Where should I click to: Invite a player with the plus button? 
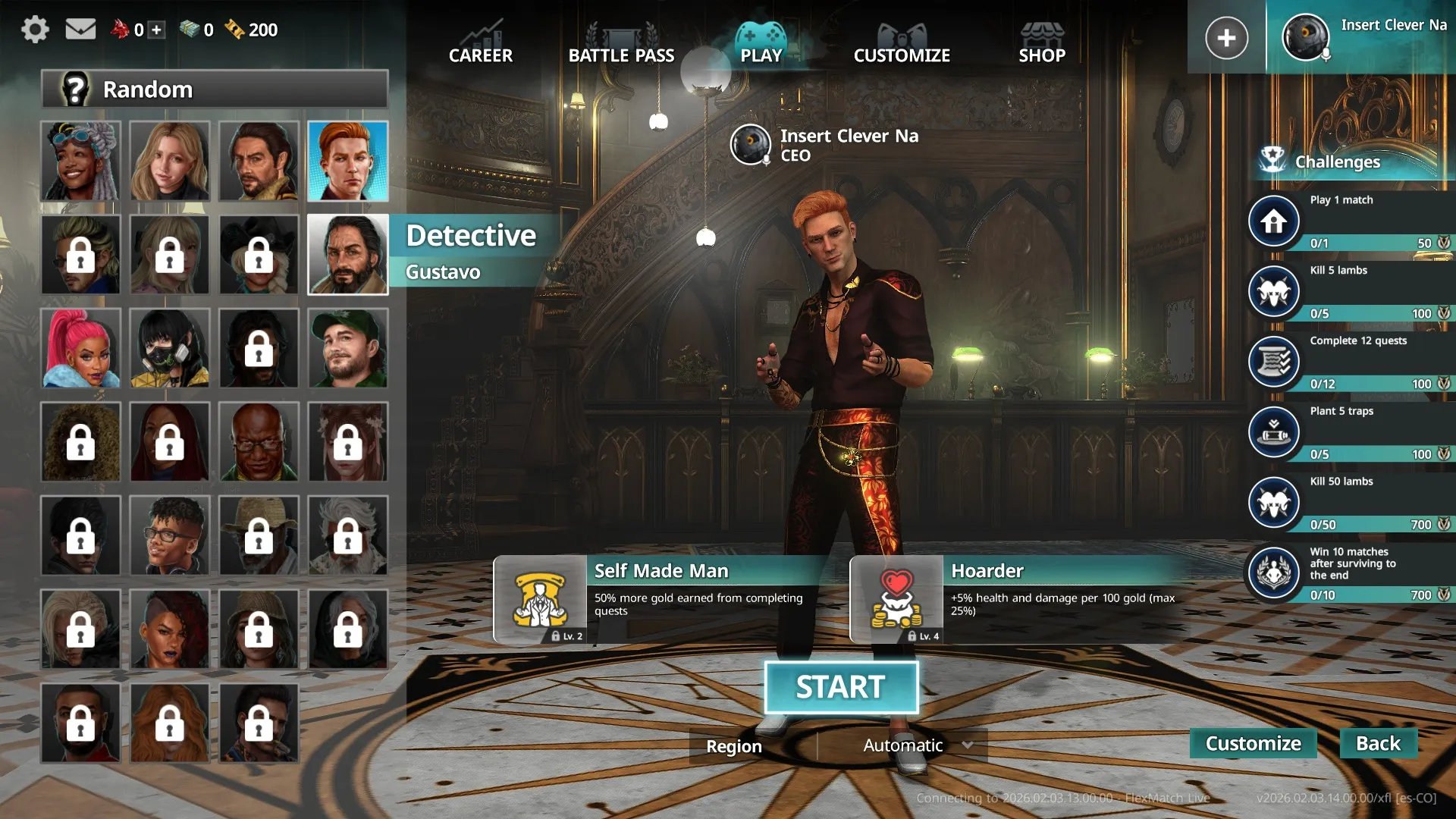pos(1226,37)
